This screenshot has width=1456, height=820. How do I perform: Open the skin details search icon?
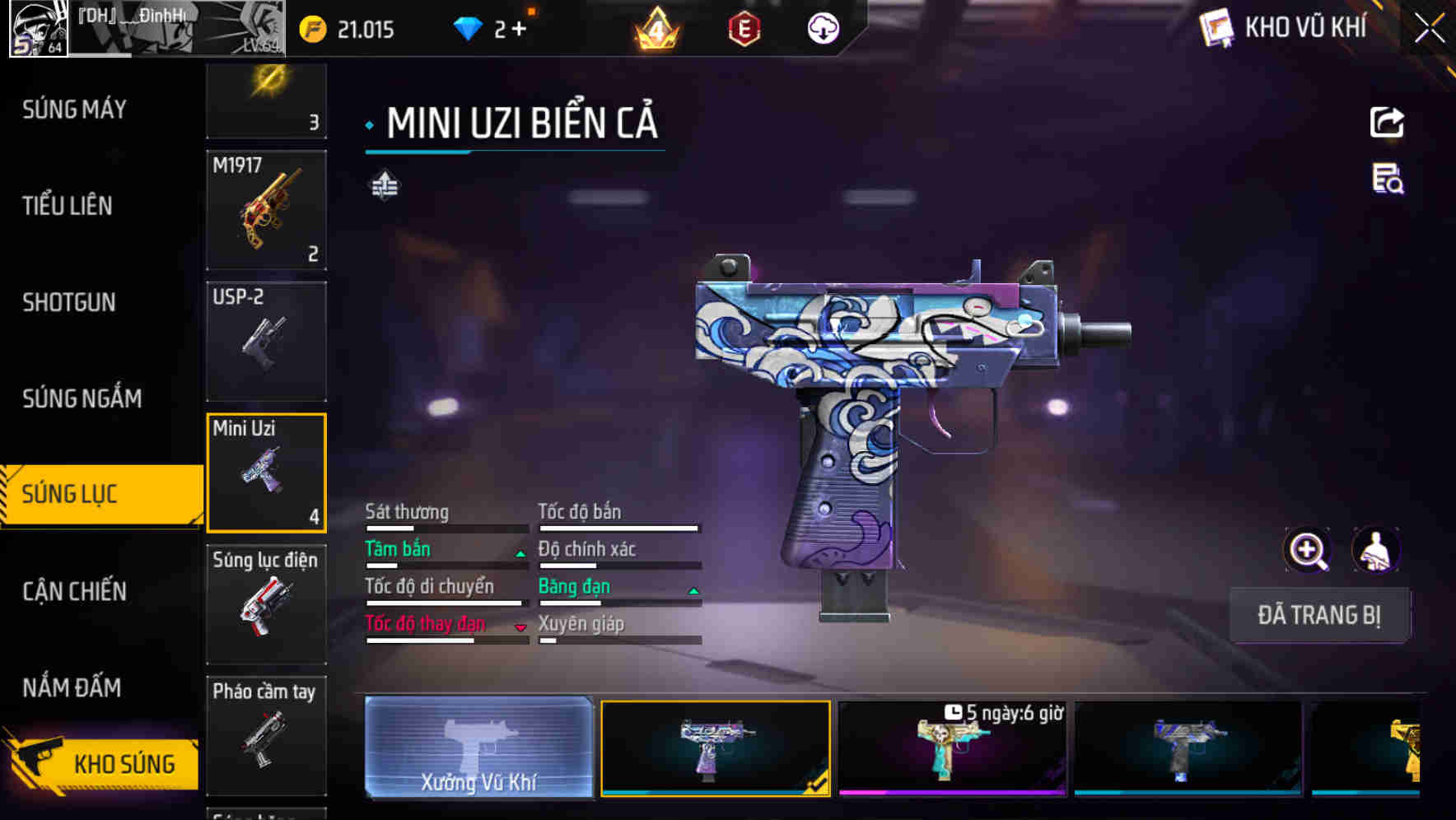(x=1388, y=179)
